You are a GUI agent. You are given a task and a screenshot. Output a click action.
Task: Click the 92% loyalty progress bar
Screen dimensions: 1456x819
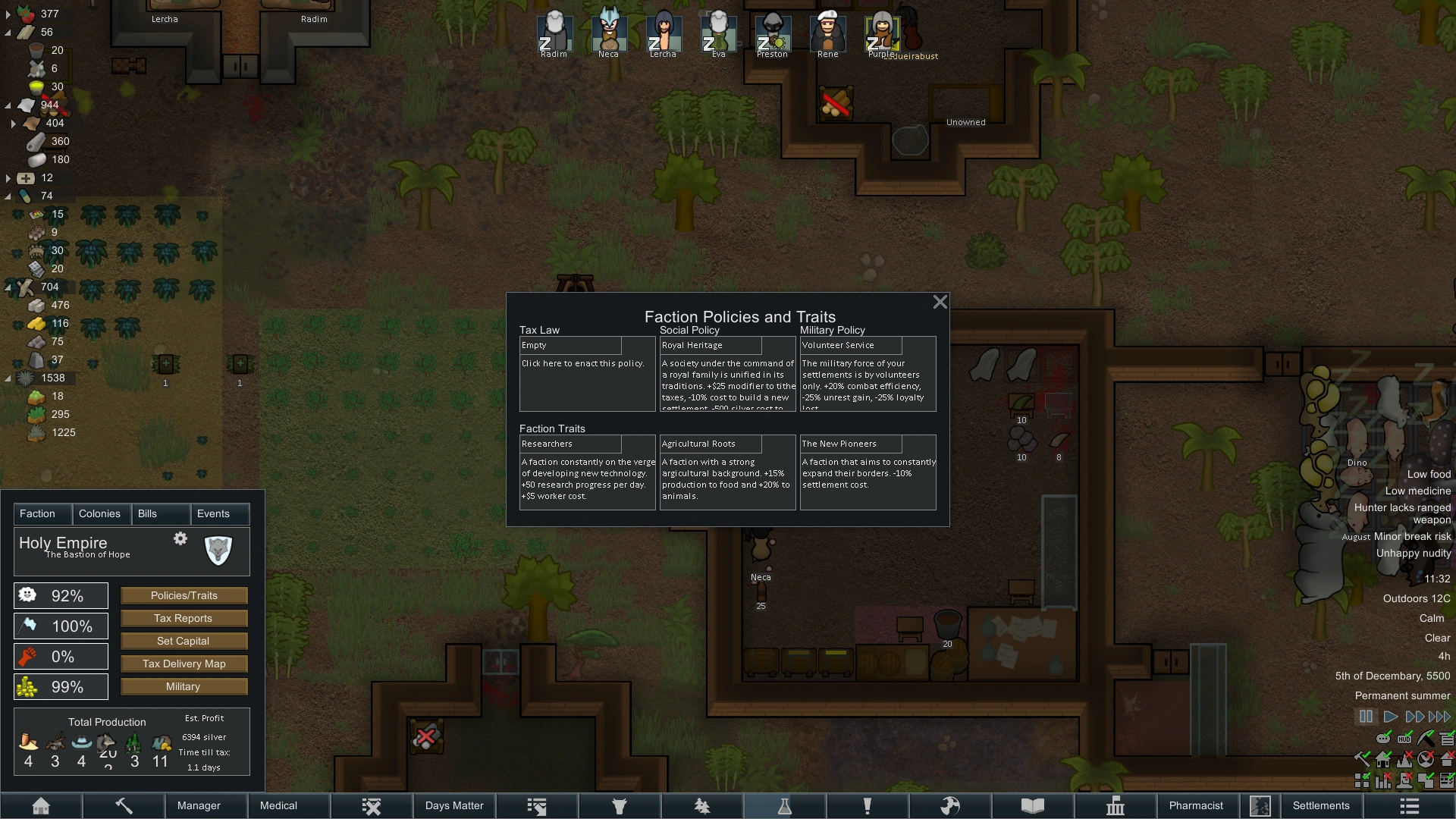tap(61, 596)
